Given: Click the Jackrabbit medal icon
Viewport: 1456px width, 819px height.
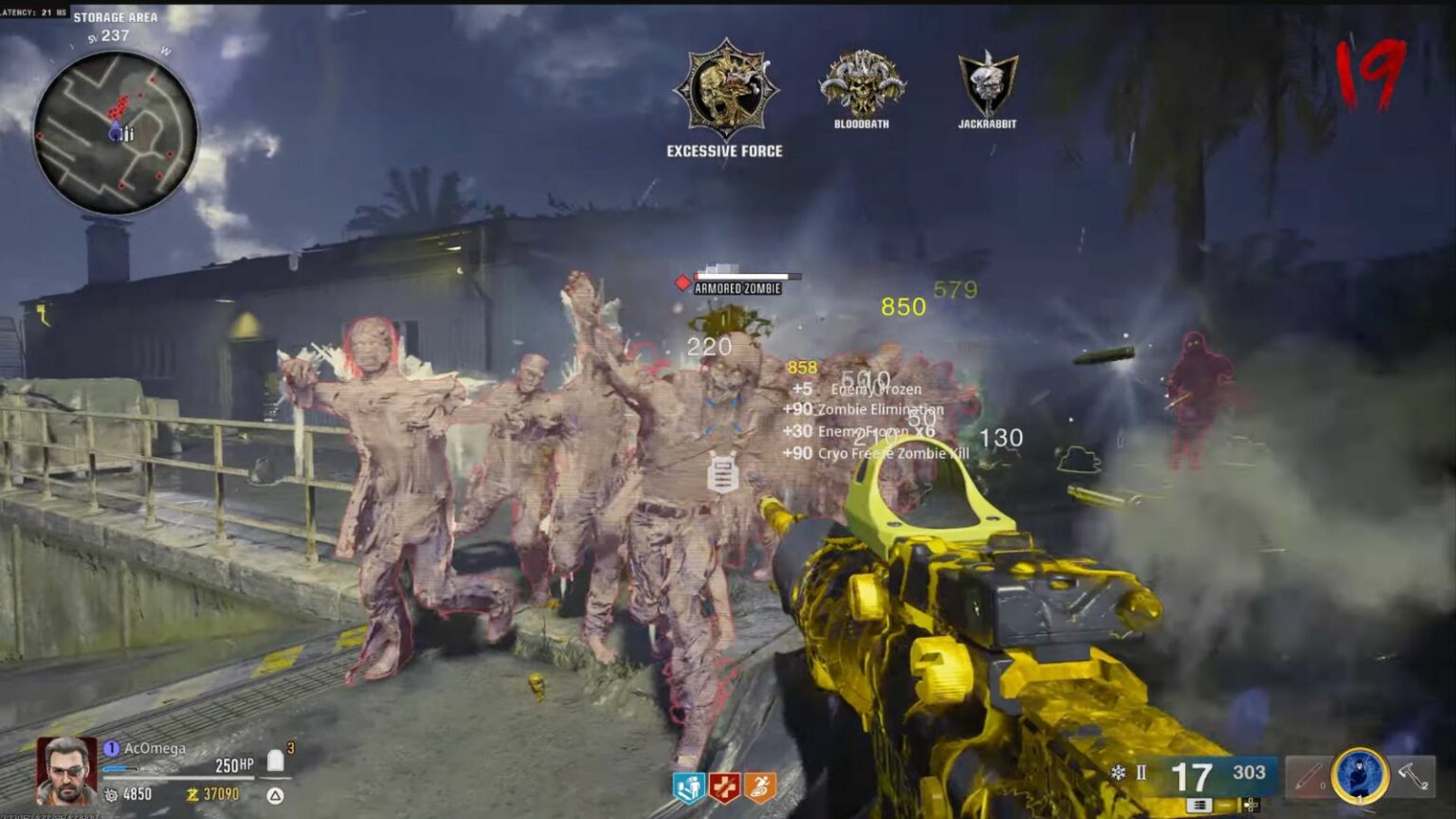Looking at the screenshot, I should pyautogui.click(x=986, y=81).
